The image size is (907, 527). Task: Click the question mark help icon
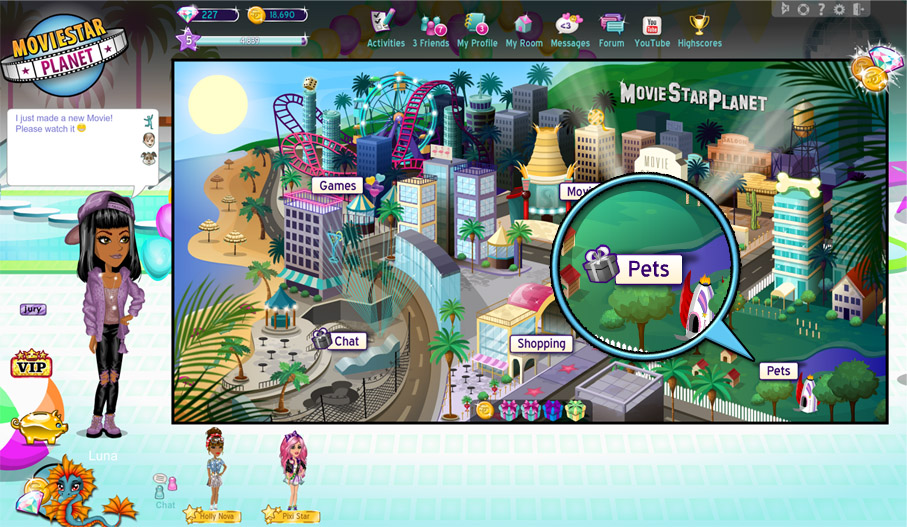point(821,9)
